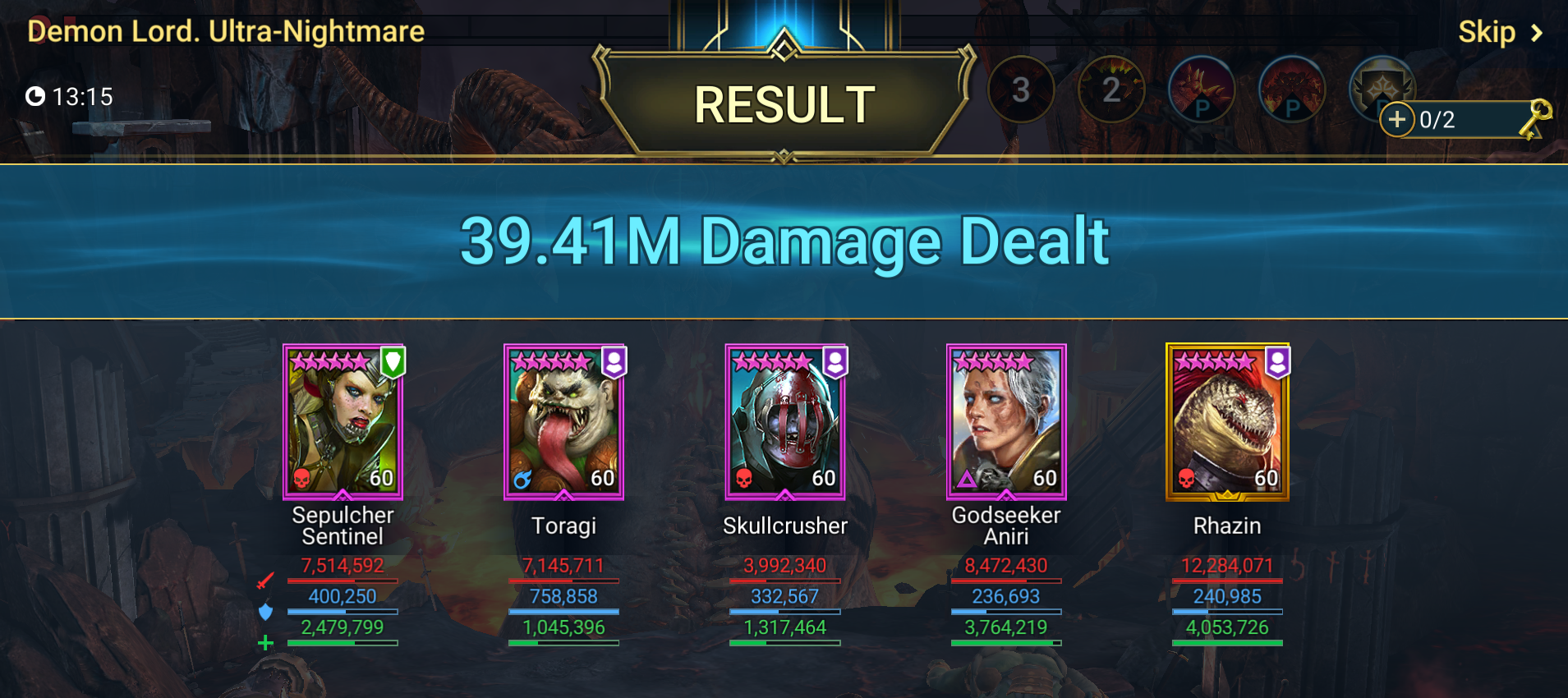The width and height of the screenshot is (1568, 698).
Task: Click the RESULT banner header
Action: (783, 103)
